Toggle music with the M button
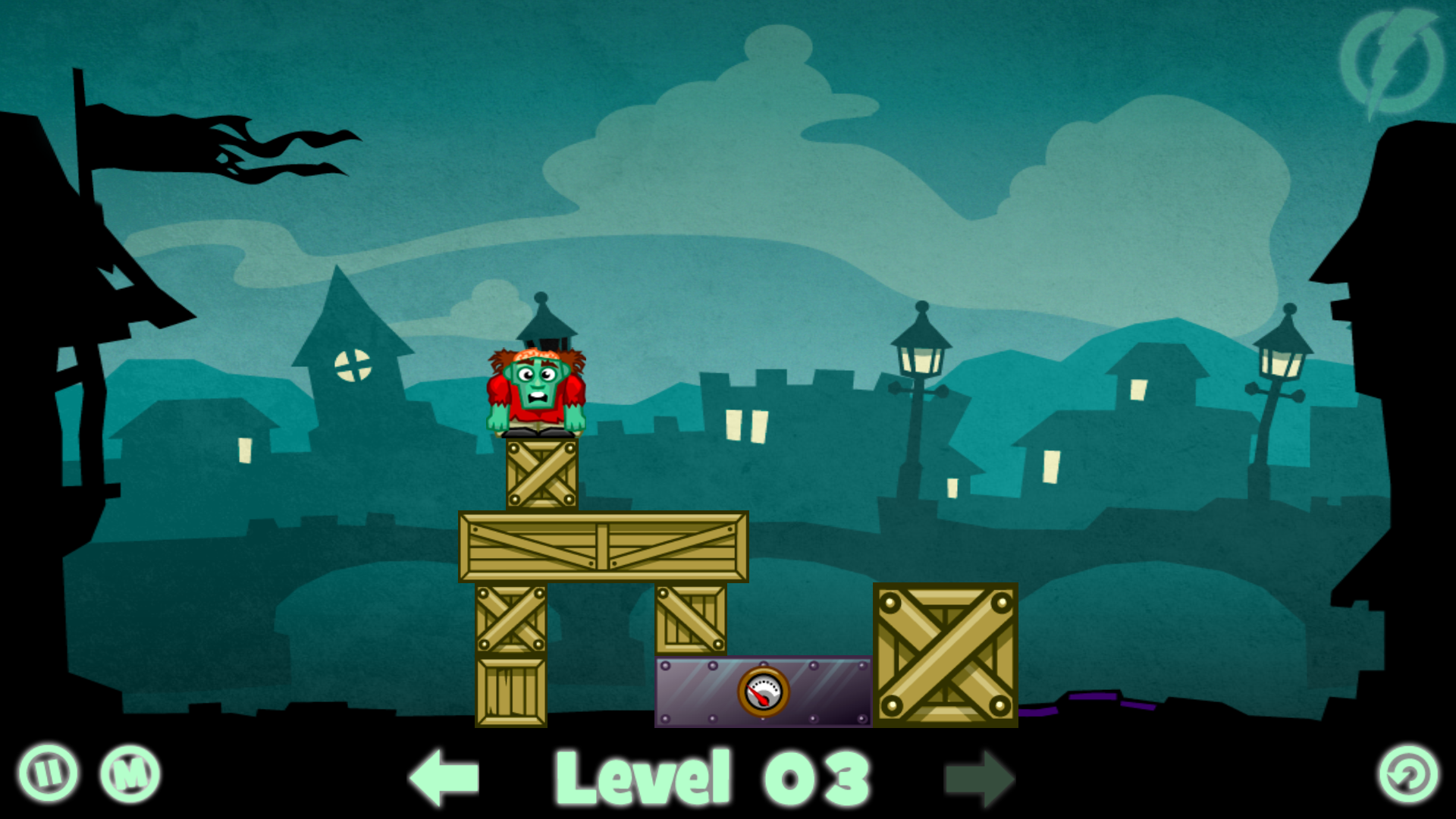1456x819 pixels. (x=130, y=773)
